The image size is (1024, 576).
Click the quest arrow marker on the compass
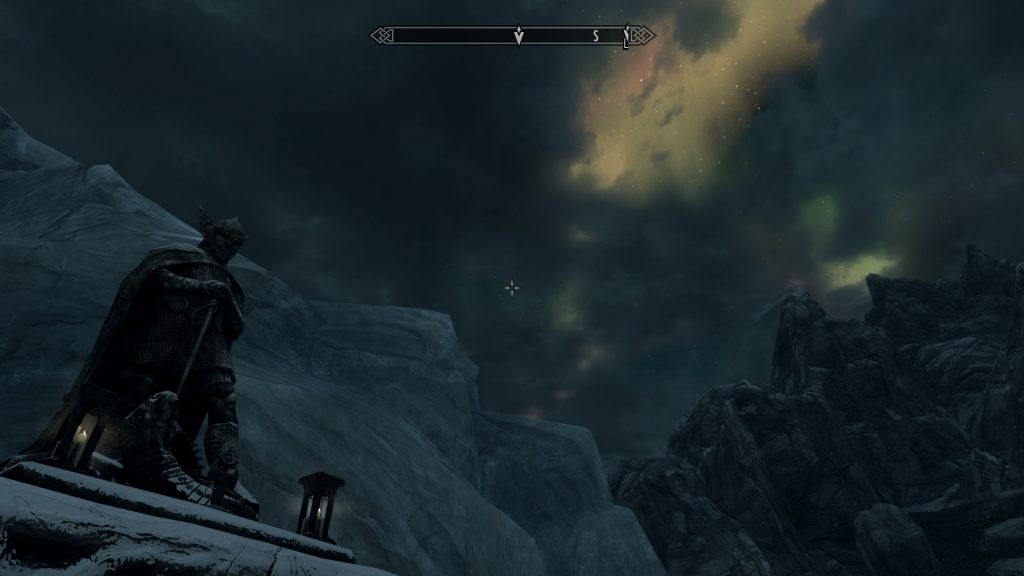pyautogui.click(x=518, y=37)
